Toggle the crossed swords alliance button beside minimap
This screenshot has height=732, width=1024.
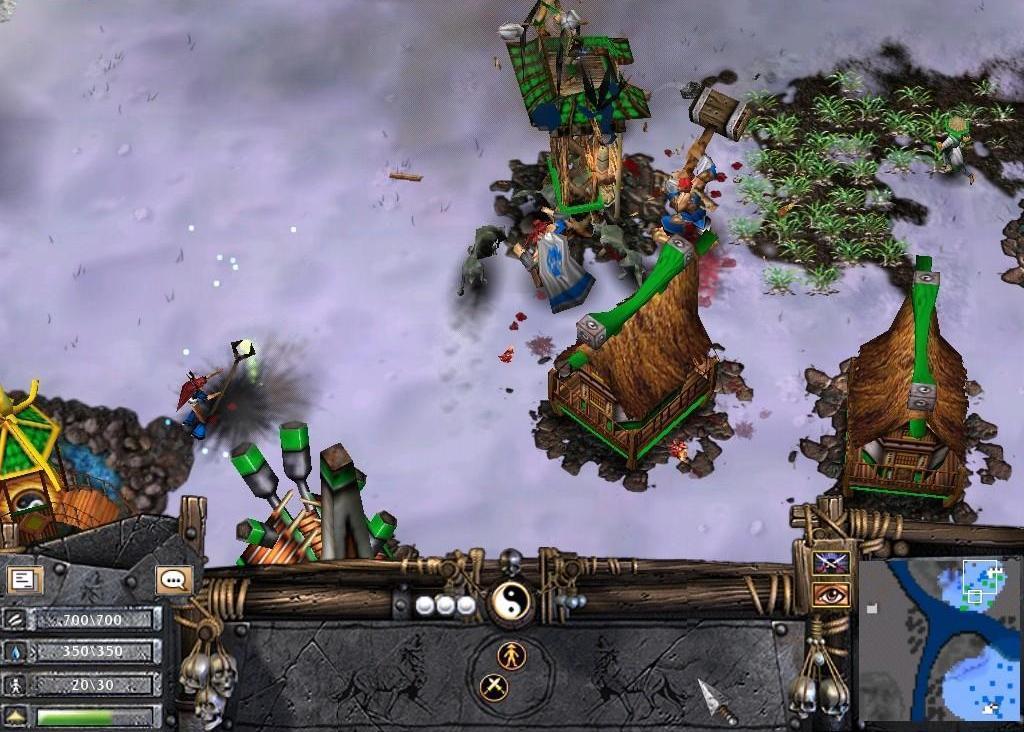pos(831,564)
